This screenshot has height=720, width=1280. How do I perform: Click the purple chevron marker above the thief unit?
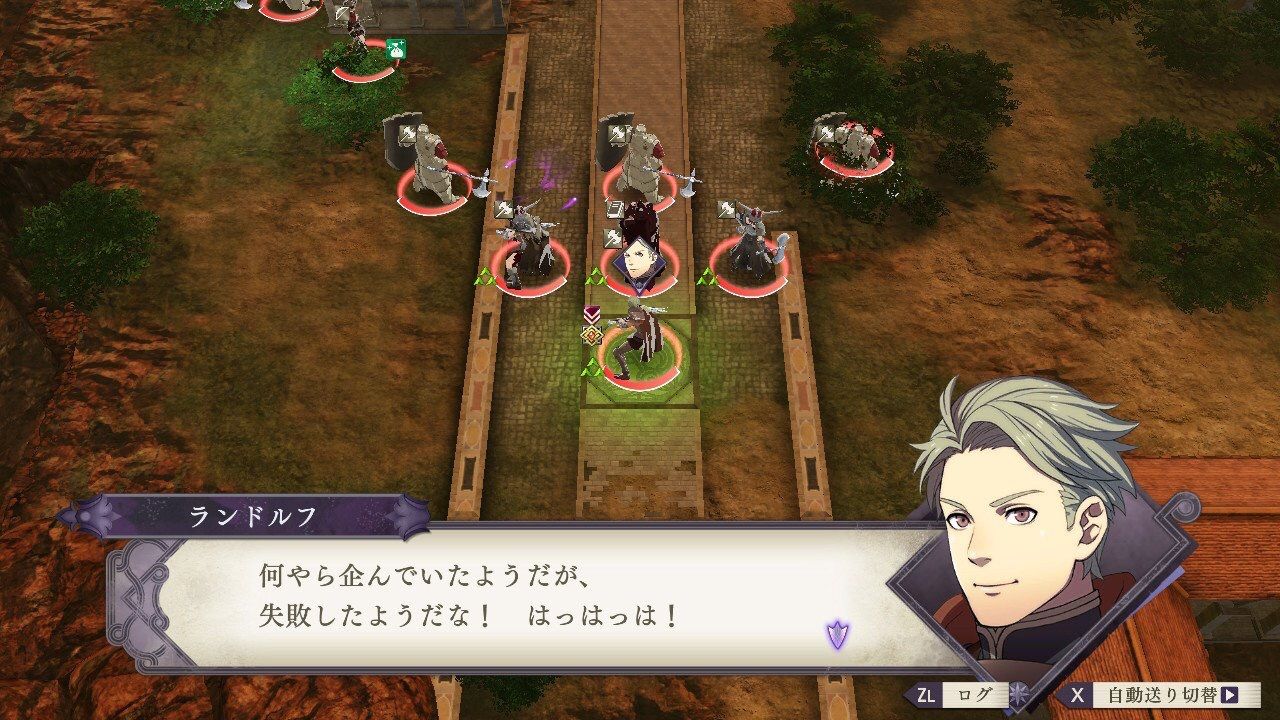[592, 315]
